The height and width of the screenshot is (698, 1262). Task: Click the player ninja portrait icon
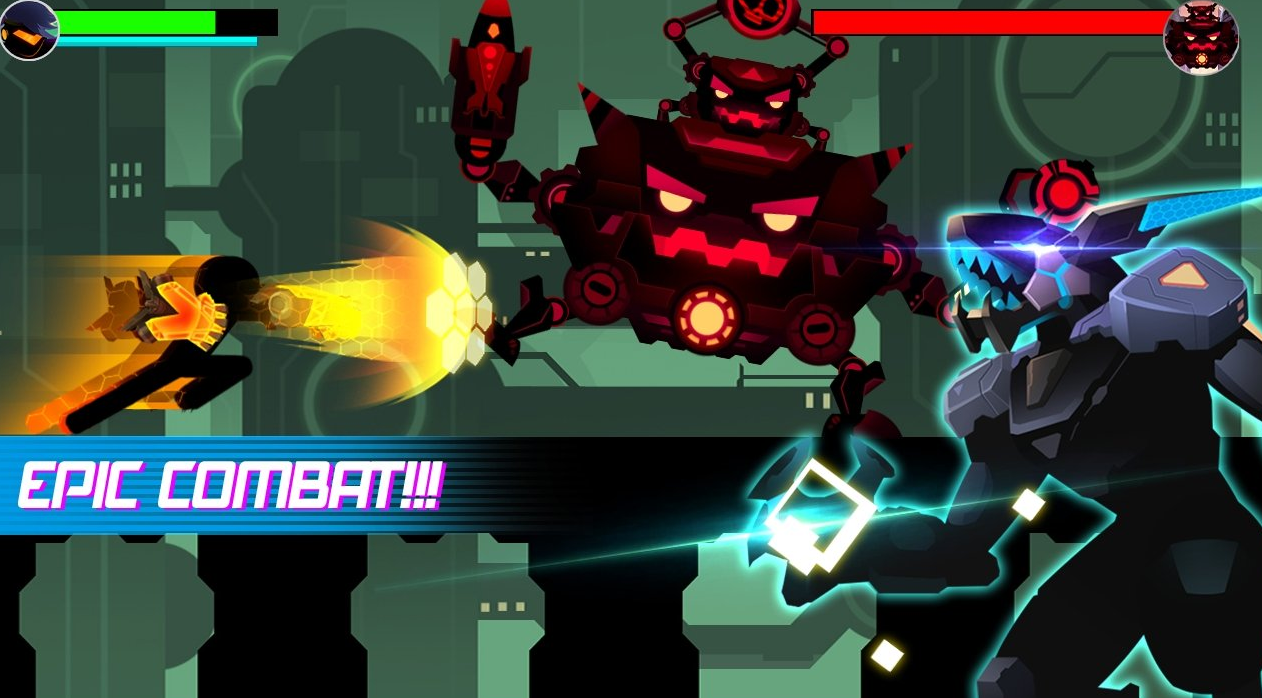[28, 29]
